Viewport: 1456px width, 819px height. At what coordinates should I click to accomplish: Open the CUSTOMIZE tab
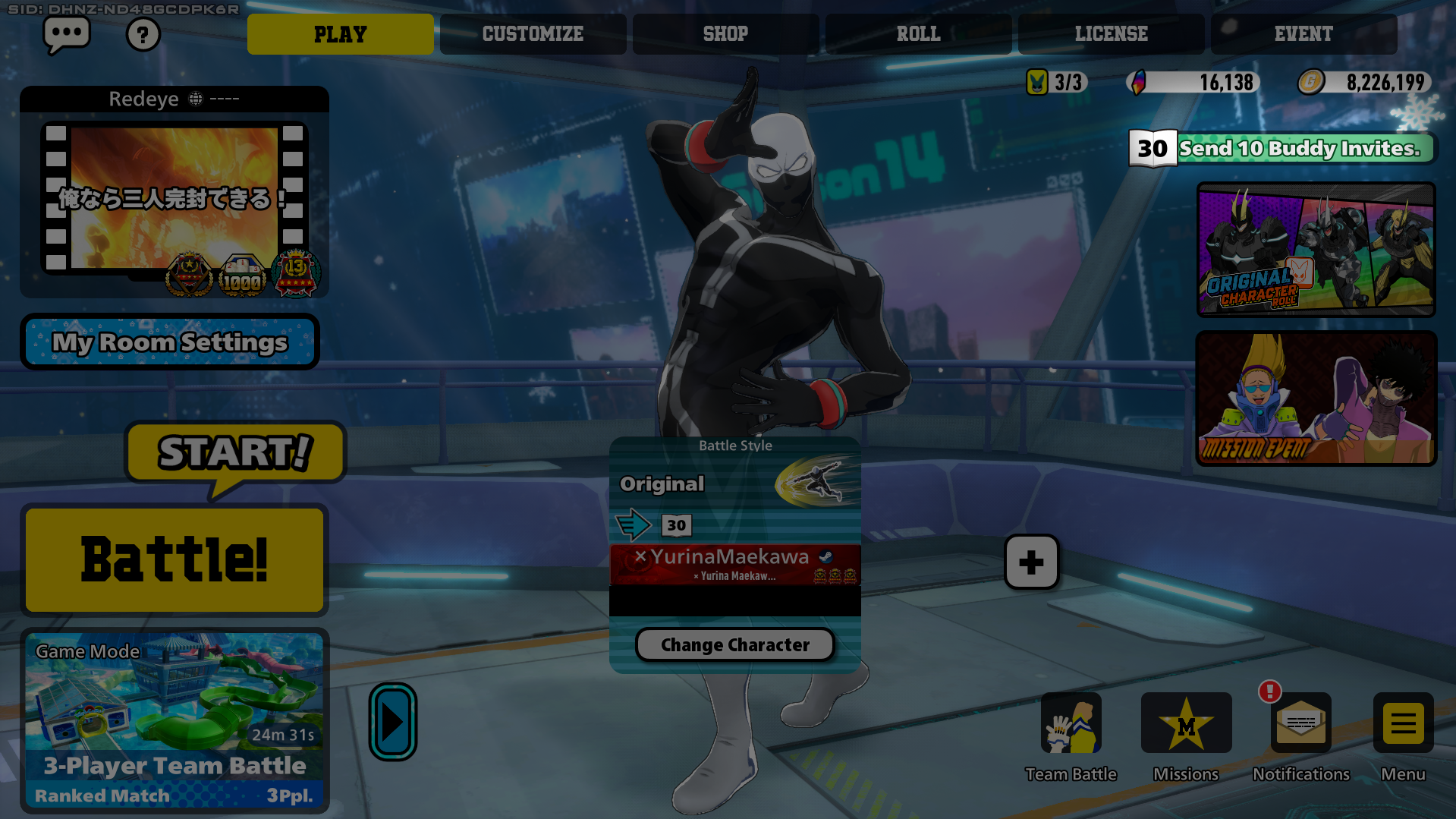point(533,34)
